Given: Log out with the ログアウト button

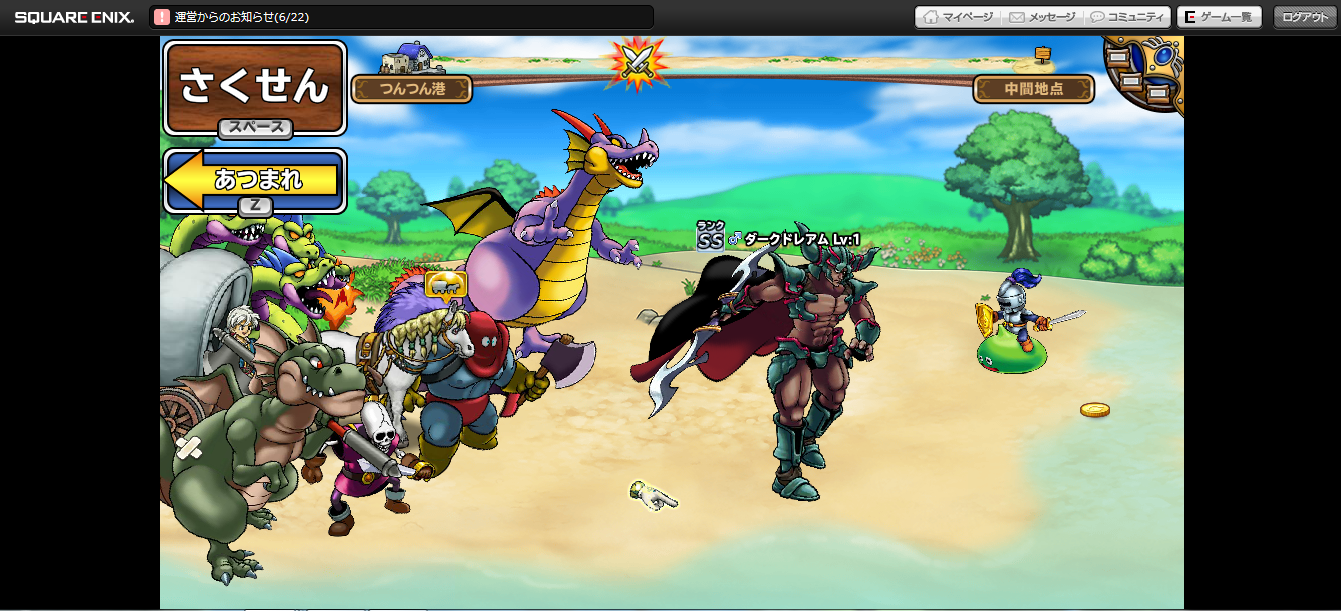Looking at the screenshot, I should click(1305, 17).
